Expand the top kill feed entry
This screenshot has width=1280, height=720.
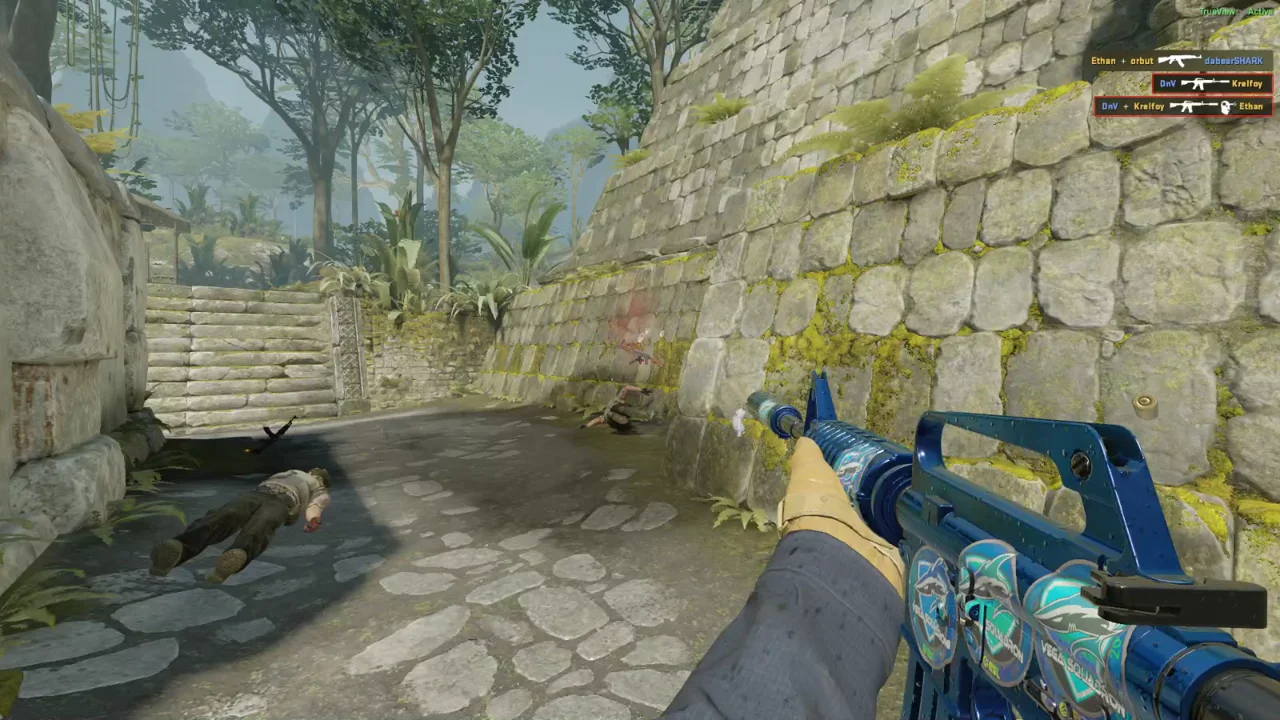[x=1180, y=61]
